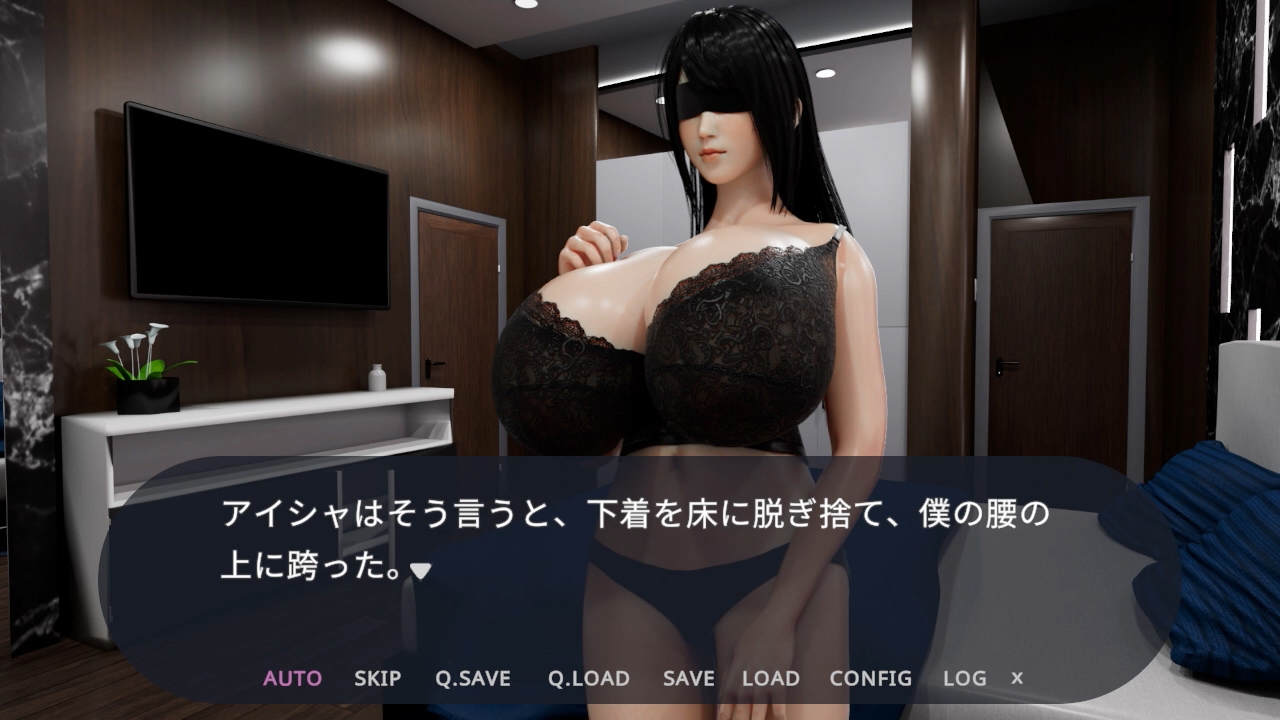Dismiss the textbox using the × control

tap(1016, 678)
